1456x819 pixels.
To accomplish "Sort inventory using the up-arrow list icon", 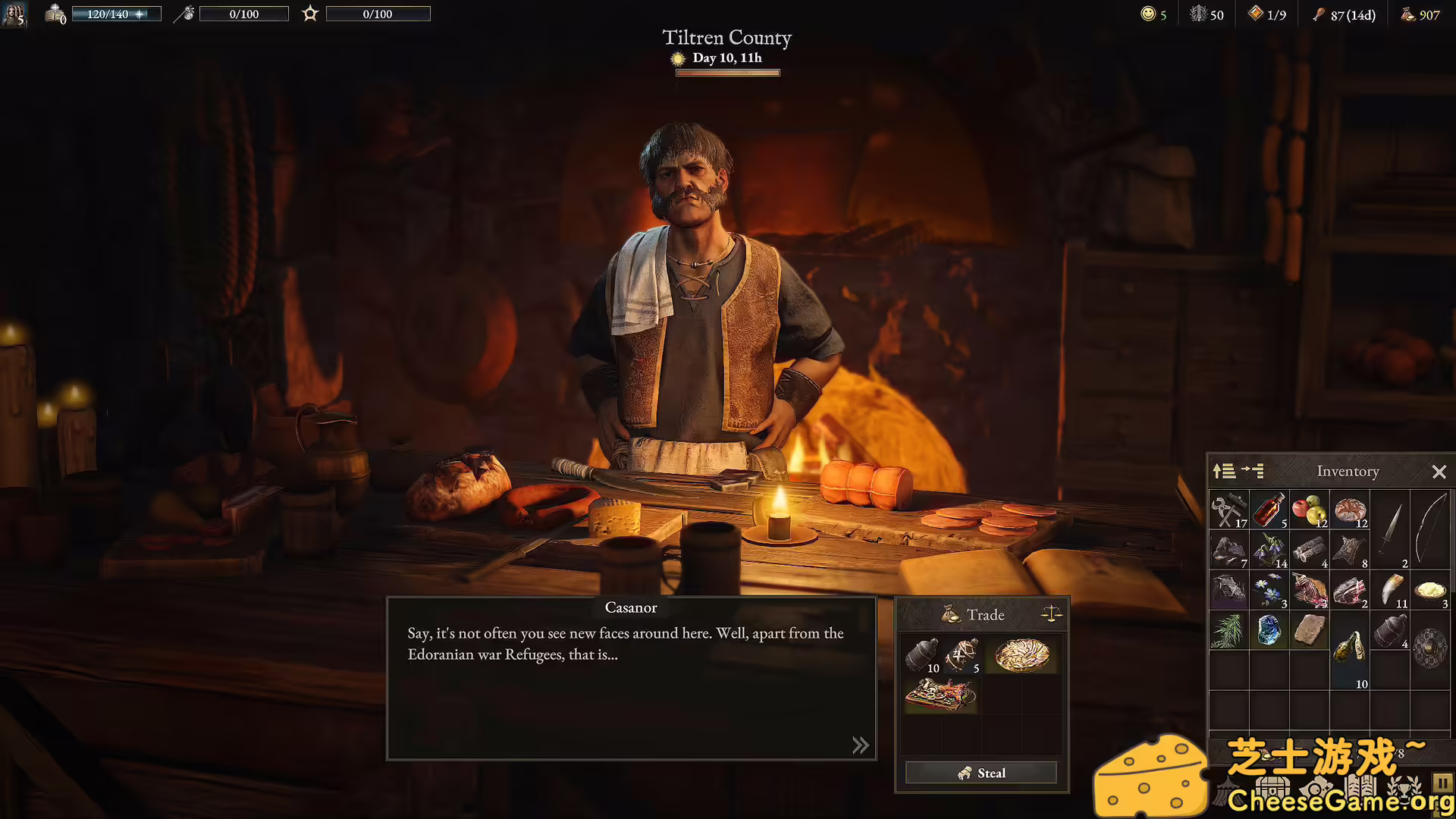I will tap(1223, 471).
